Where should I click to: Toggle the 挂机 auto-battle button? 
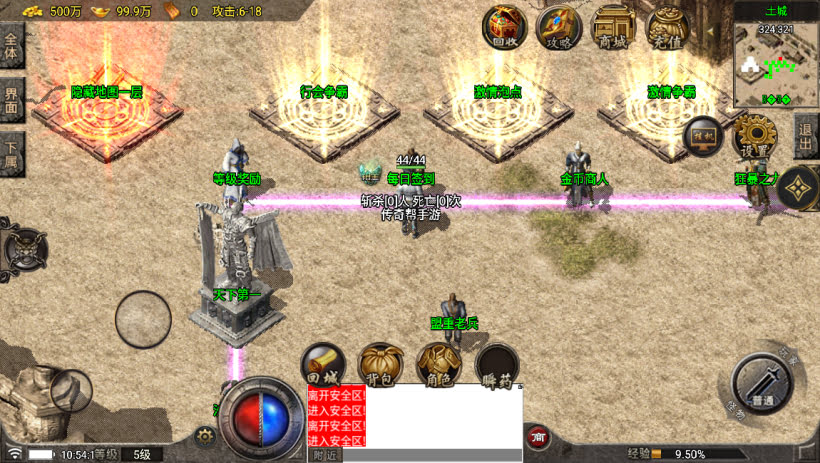point(702,136)
